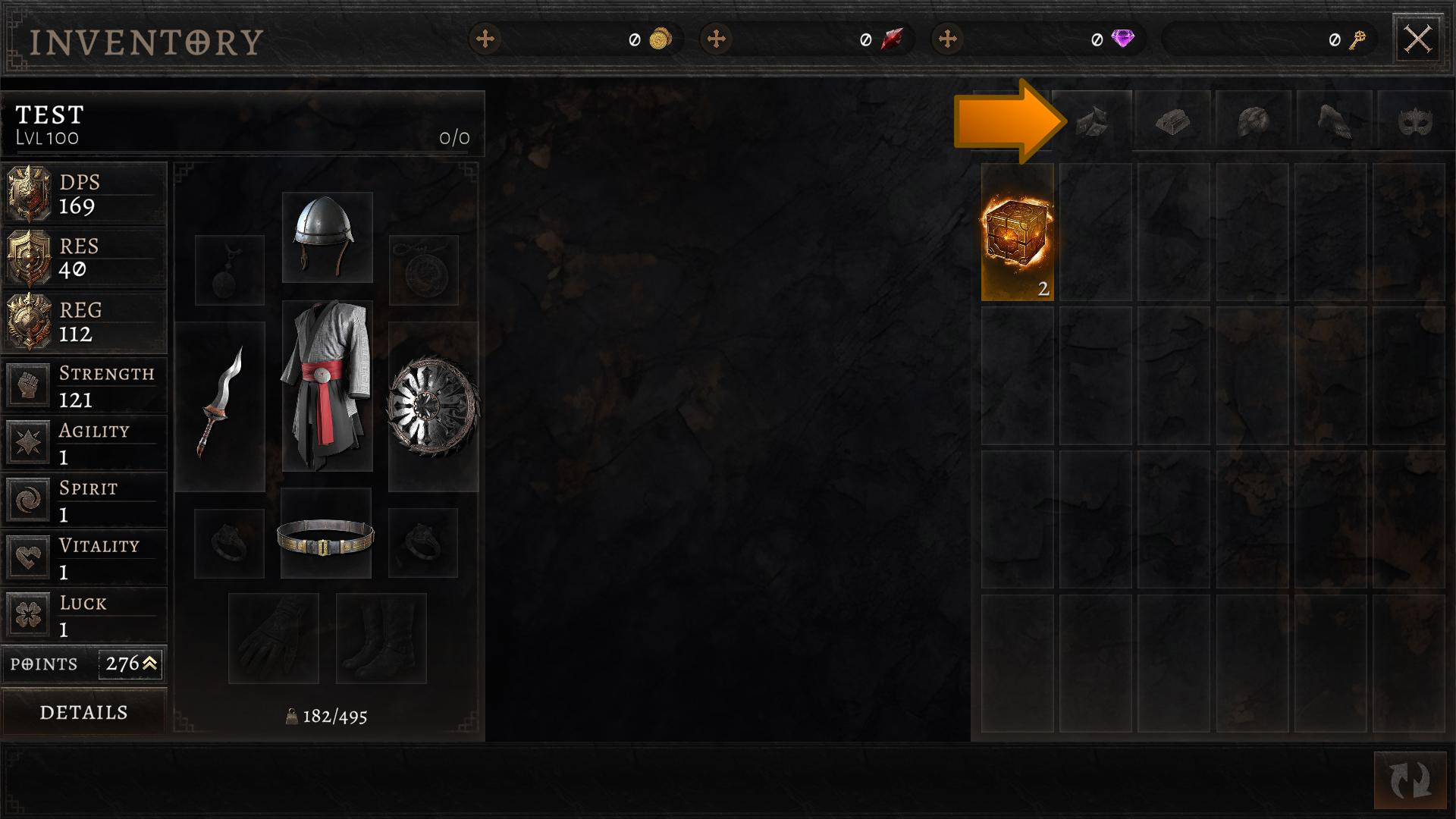Switch to the wing tab
This screenshot has height=819, width=1456.
point(1334,121)
